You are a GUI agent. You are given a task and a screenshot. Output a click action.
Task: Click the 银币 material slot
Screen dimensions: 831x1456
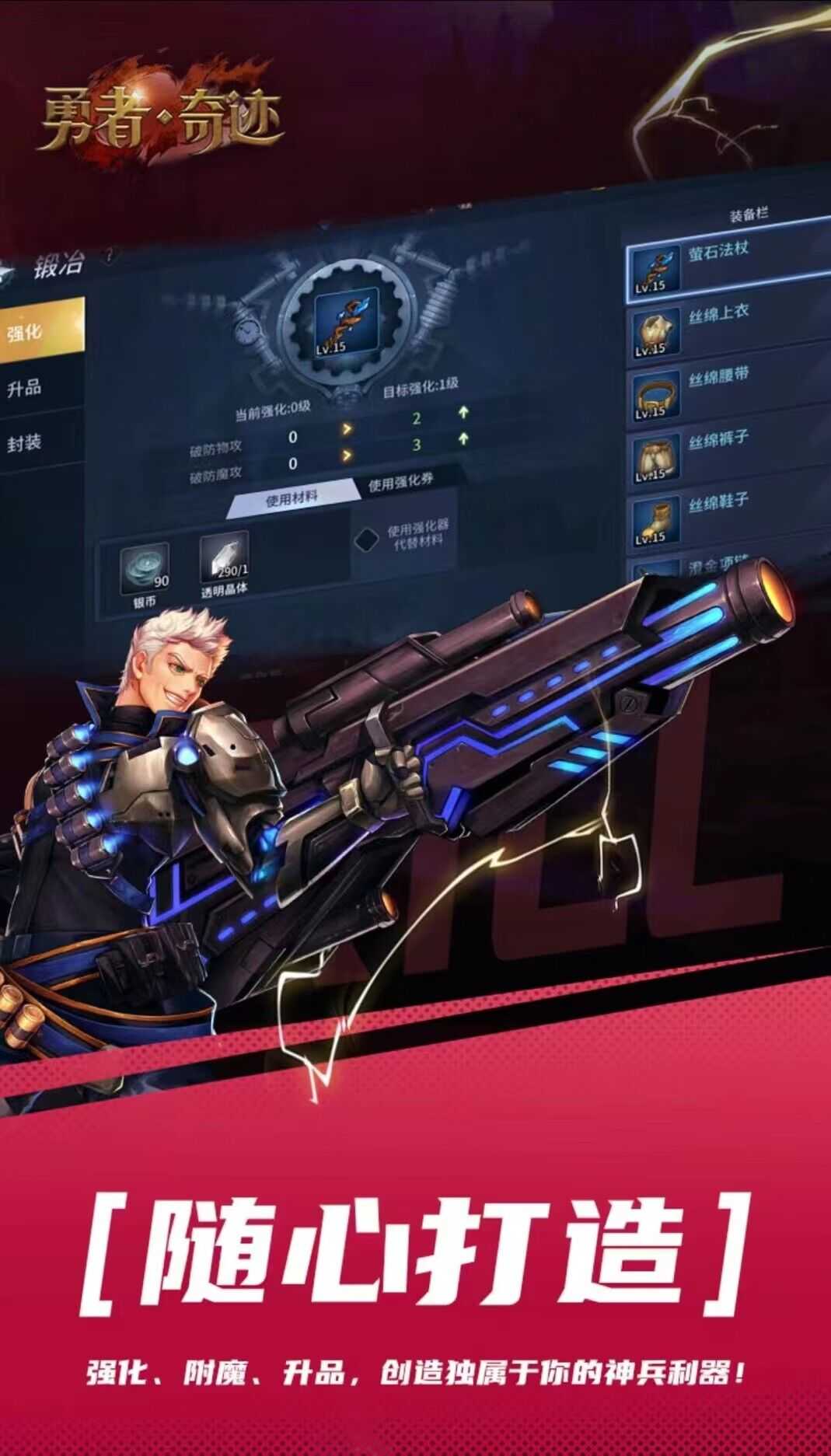pyautogui.click(x=145, y=569)
